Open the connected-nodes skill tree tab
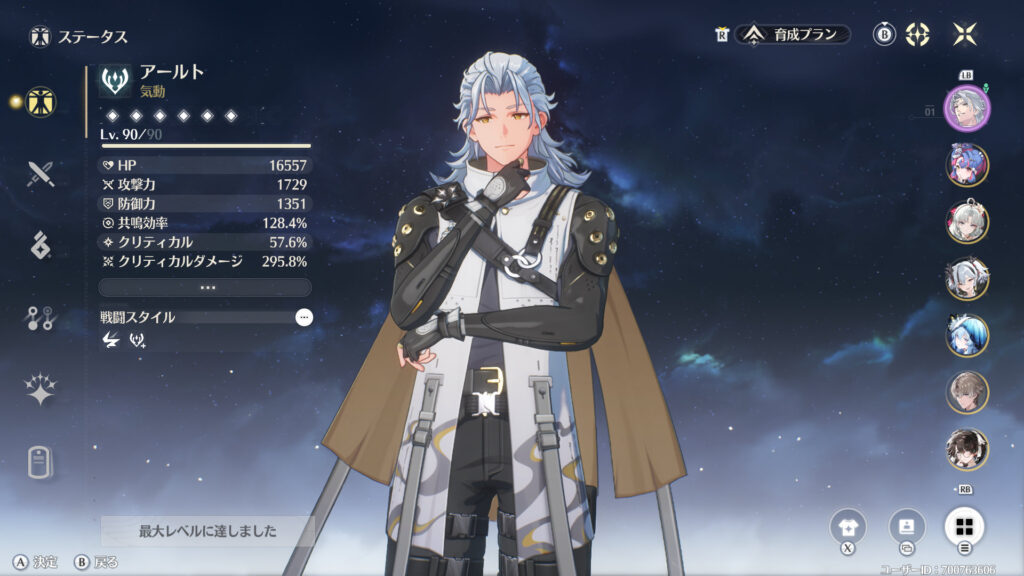Viewport: 1024px width, 576px height. [x=41, y=318]
